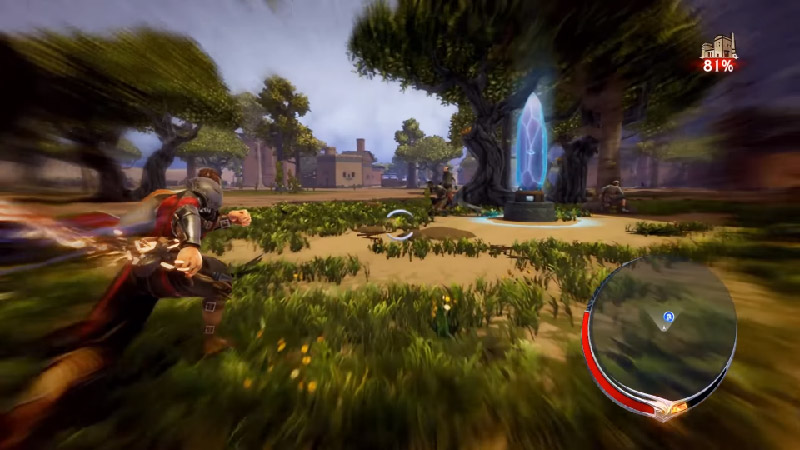Viewport: 800px width, 450px height.
Task: Click the town building status icon
Action: tap(717, 47)
